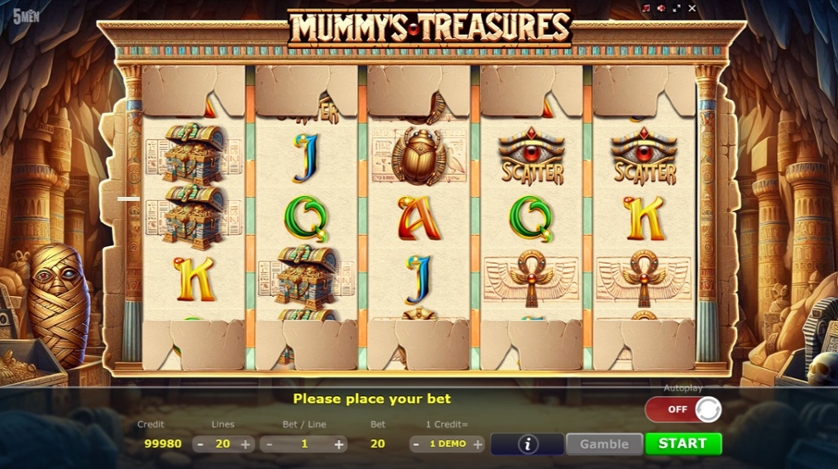Image resolution: width=838 pixels, height=469 pixels.
Task: Toggle the Autoplay switch on
Action: click(683, 409)
